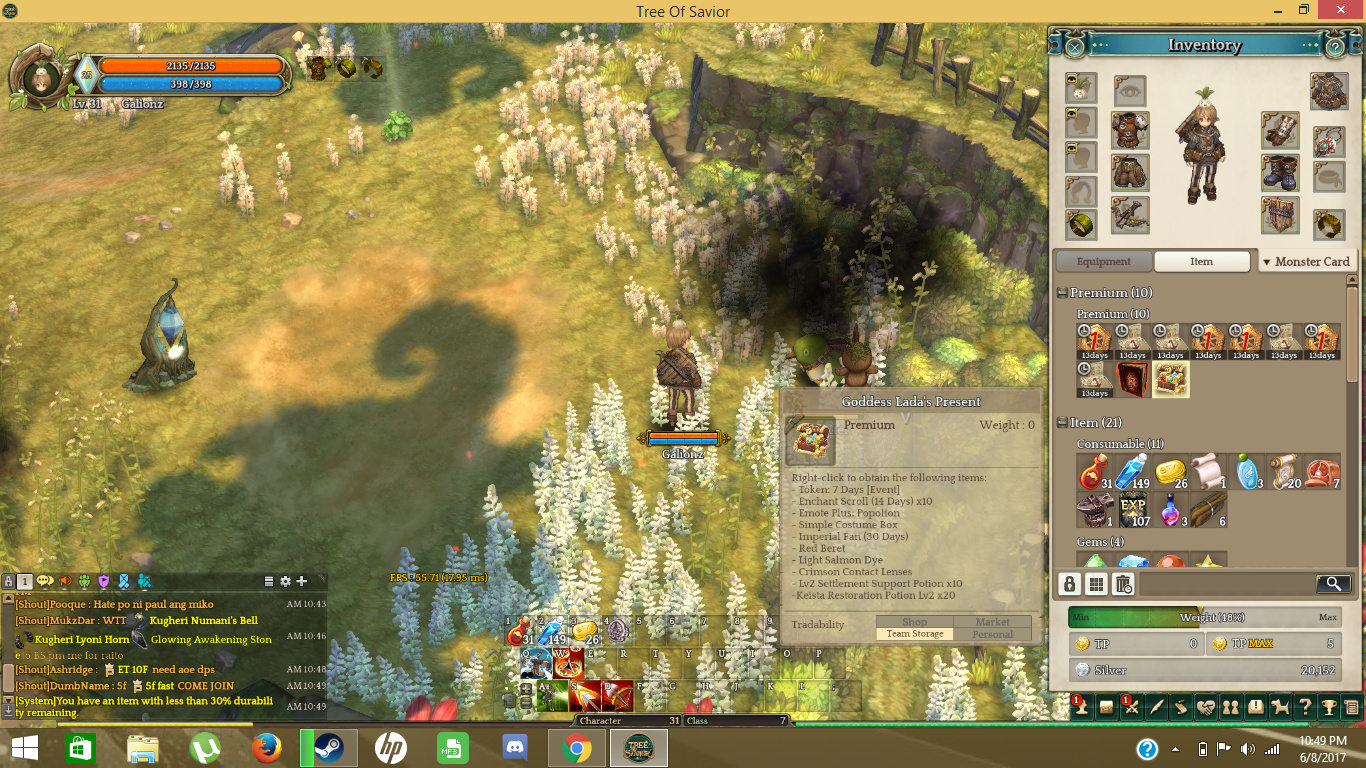Click the equipped shield slot

(x=1280, y=214)
